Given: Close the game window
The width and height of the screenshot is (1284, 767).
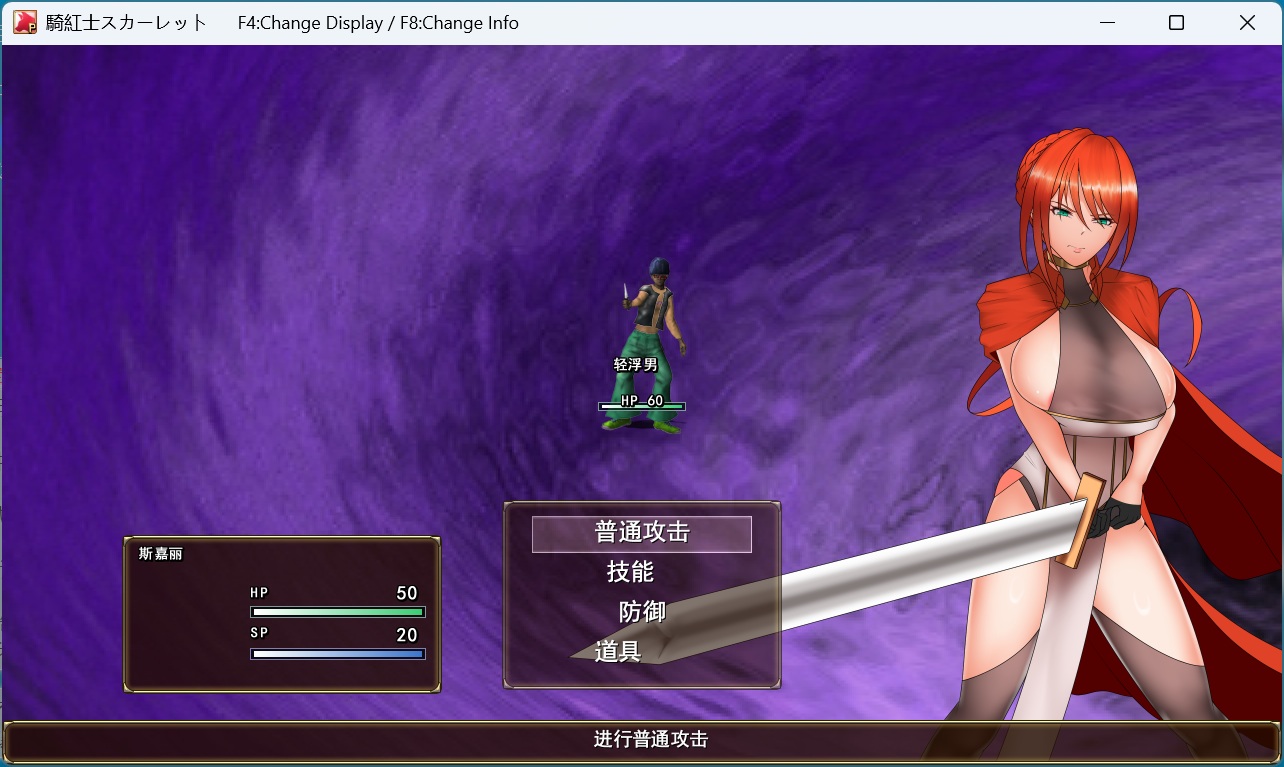Looking at the screenshot, I should [1247, 23].
